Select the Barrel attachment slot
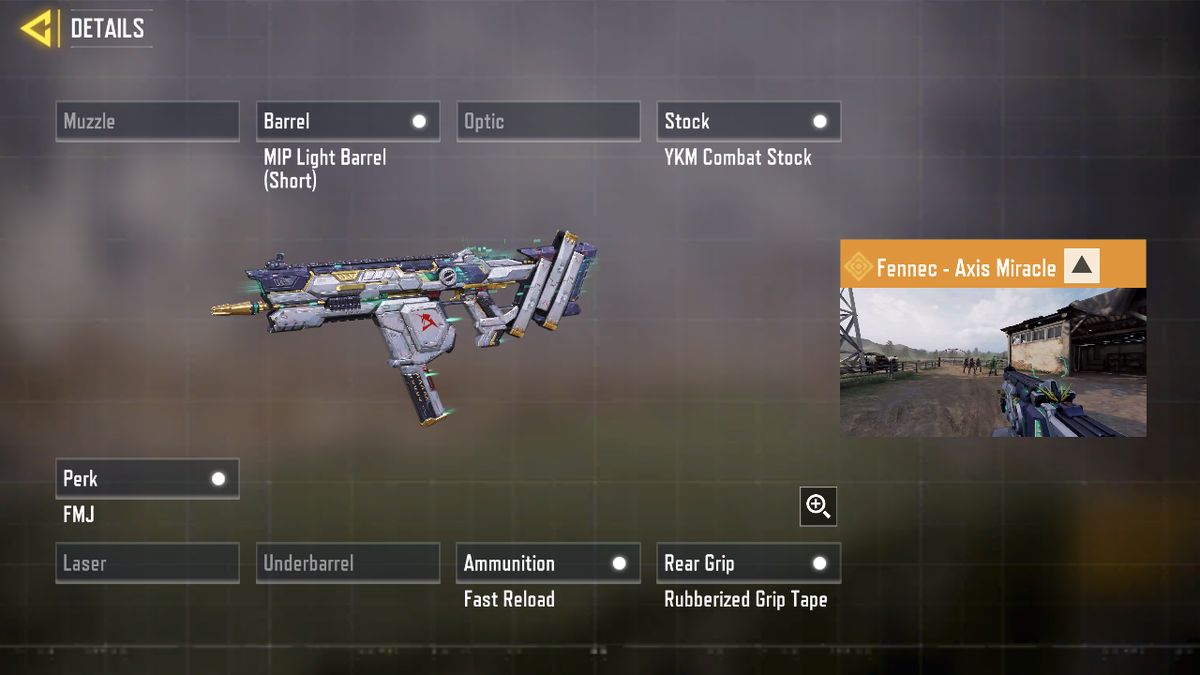Screen dimensions: 1200x675 (x=347, y=121)
